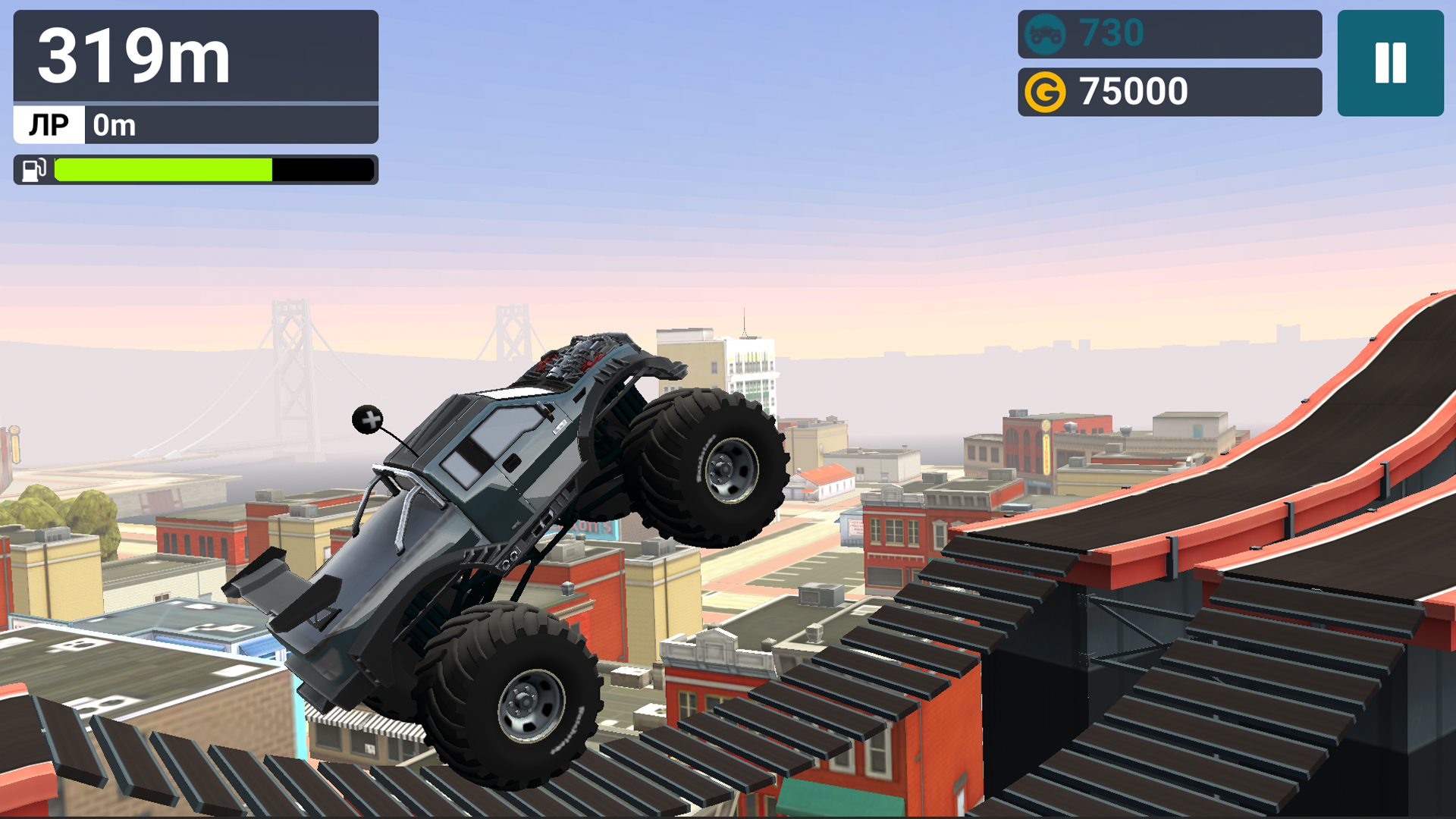Click the dark header panel above the fuel gauge
Image resolution: width=1456 pixels, height=819 pixels.
(193, 57)
